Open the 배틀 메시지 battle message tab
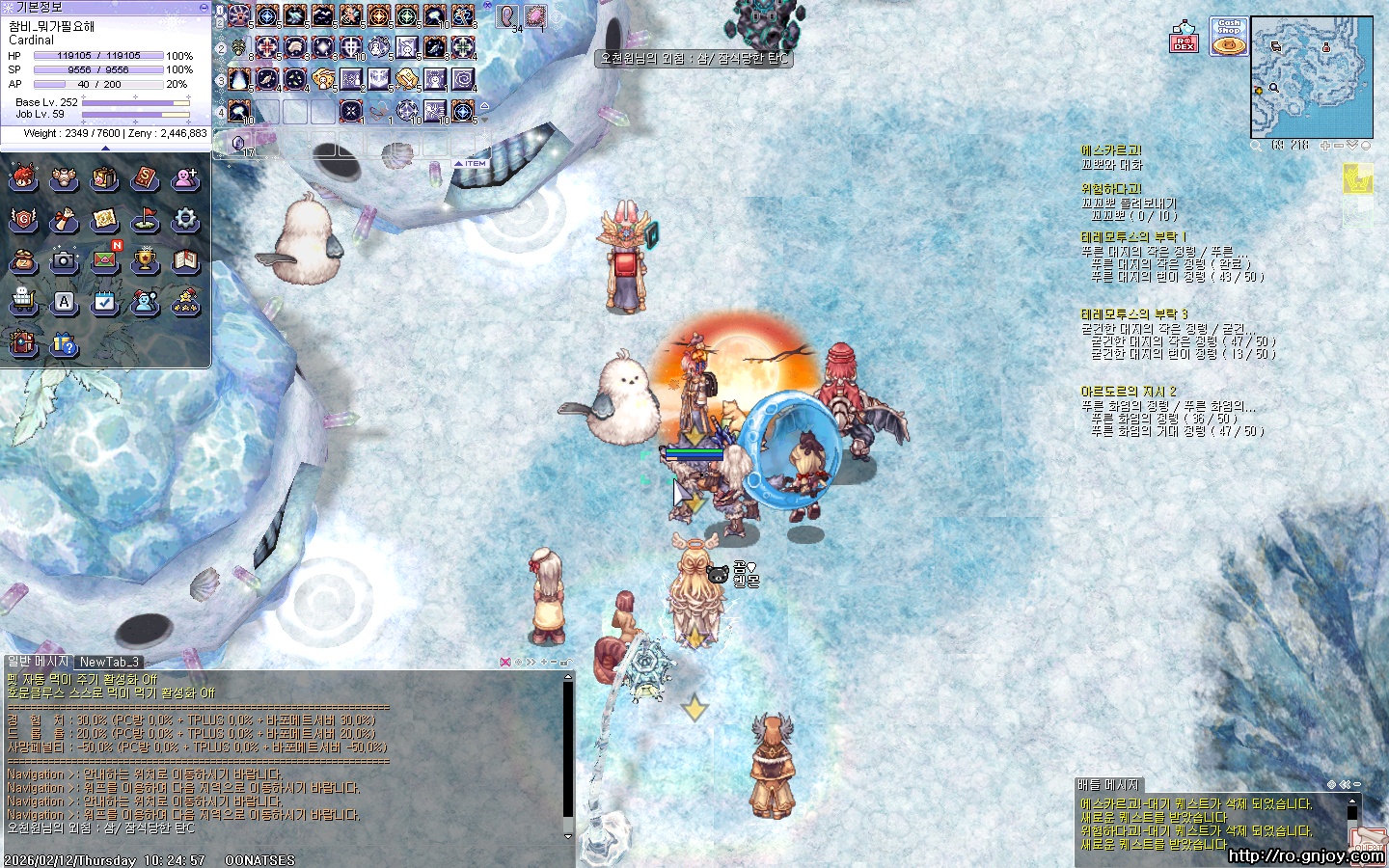This screenshot has width=1389, height=868. (x=1109, y=785)
